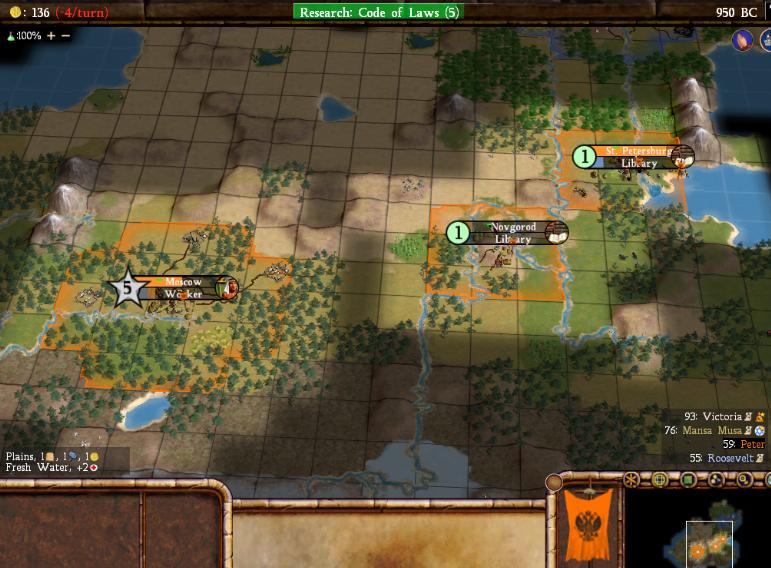This screenshot has height=568, width=771.
Task: Click Roosevelt in the scoreboard
Action: [732, 457]
